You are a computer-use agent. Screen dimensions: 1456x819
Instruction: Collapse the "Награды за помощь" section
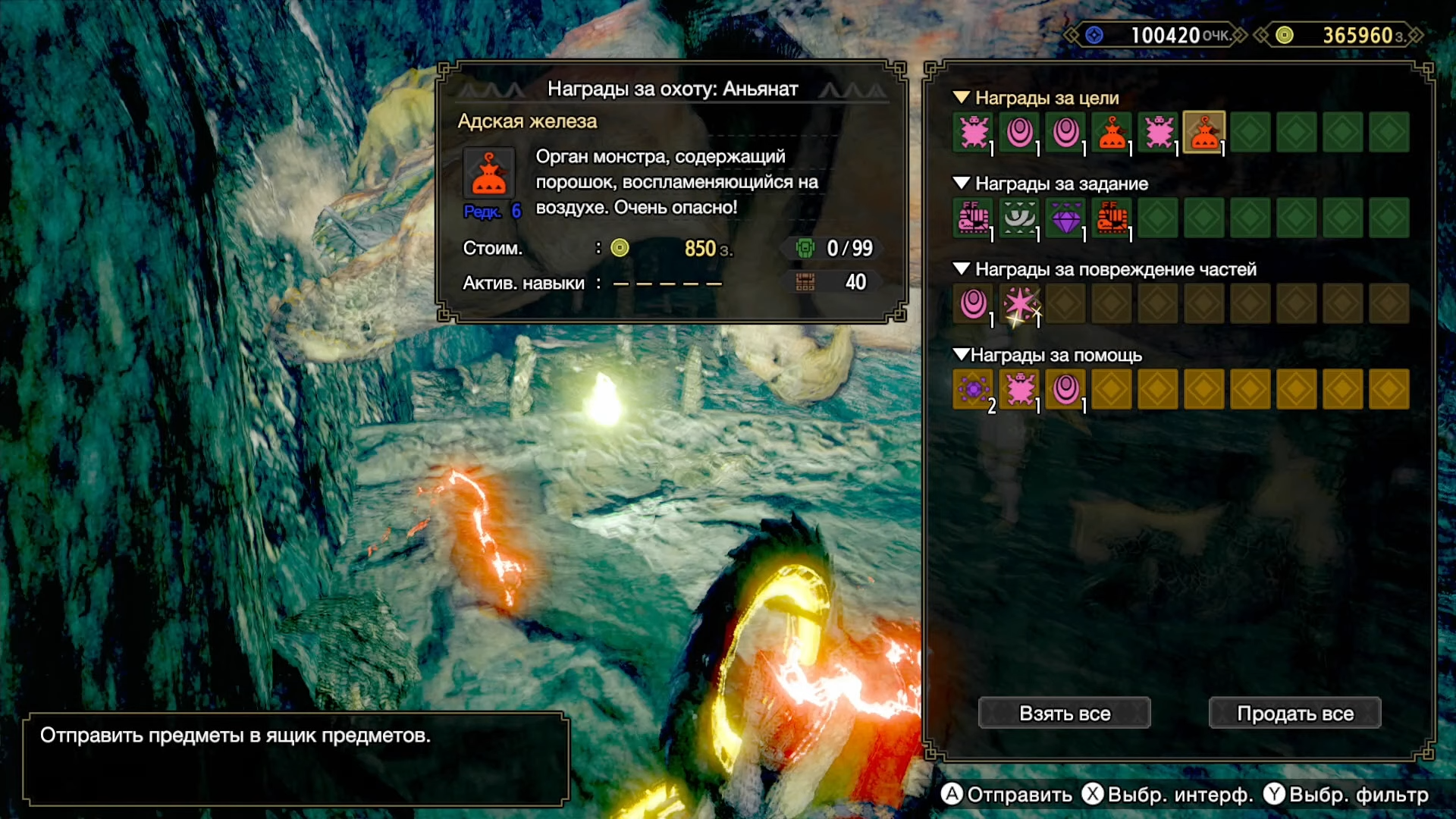tap(962, 355)
